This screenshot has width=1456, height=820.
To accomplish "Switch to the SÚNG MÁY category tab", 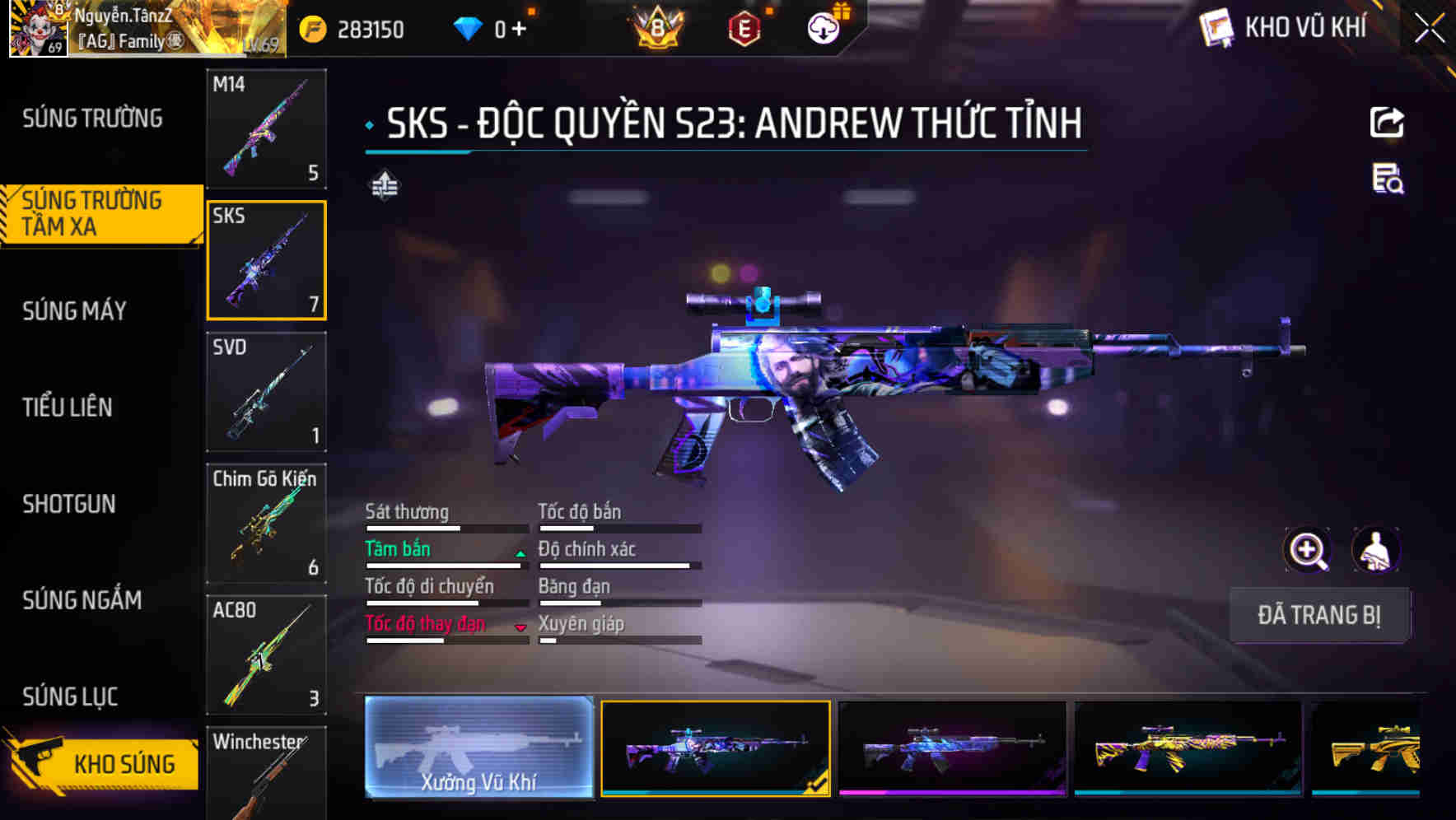I will pyautogui.click(x=74, y=311).
